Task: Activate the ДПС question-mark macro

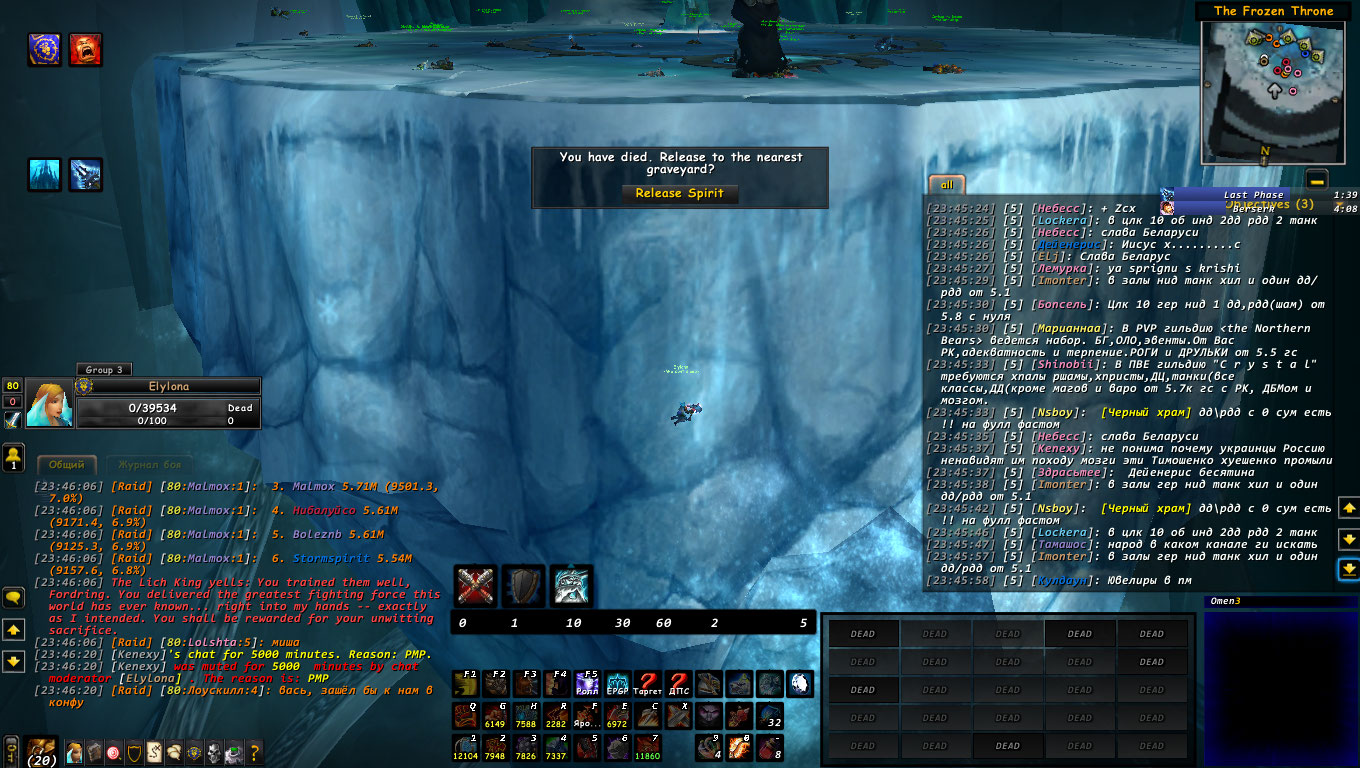Action: (679, 684)
